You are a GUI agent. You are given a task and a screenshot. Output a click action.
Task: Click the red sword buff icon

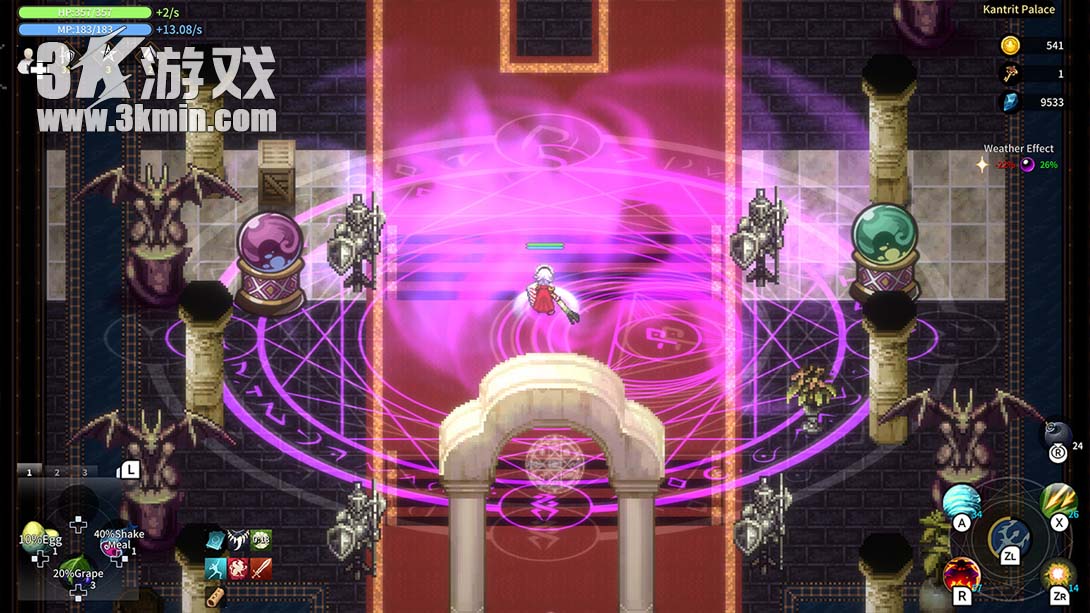tap(261, 569)
